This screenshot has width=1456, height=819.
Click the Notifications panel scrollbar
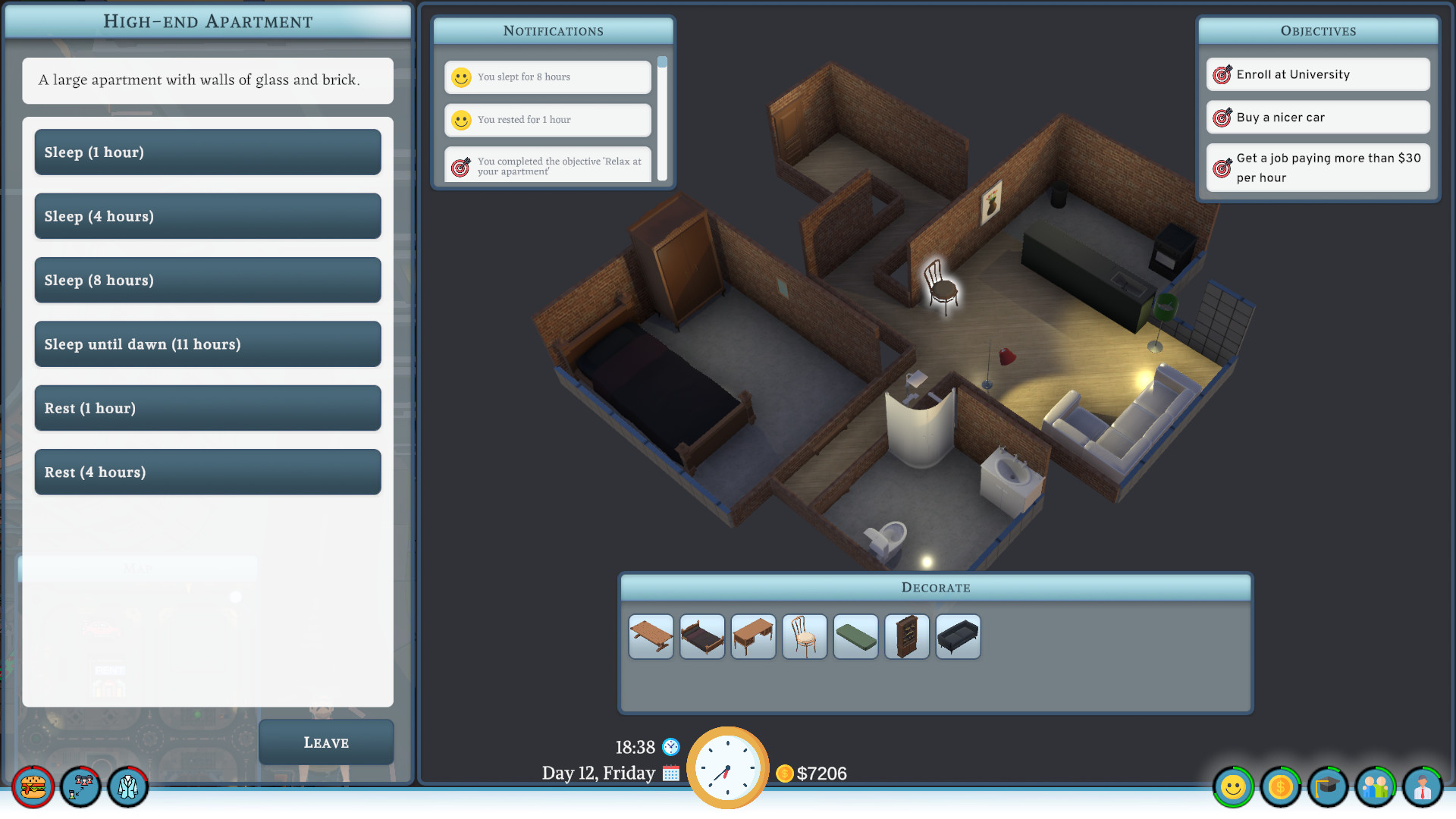coord(664,63)
